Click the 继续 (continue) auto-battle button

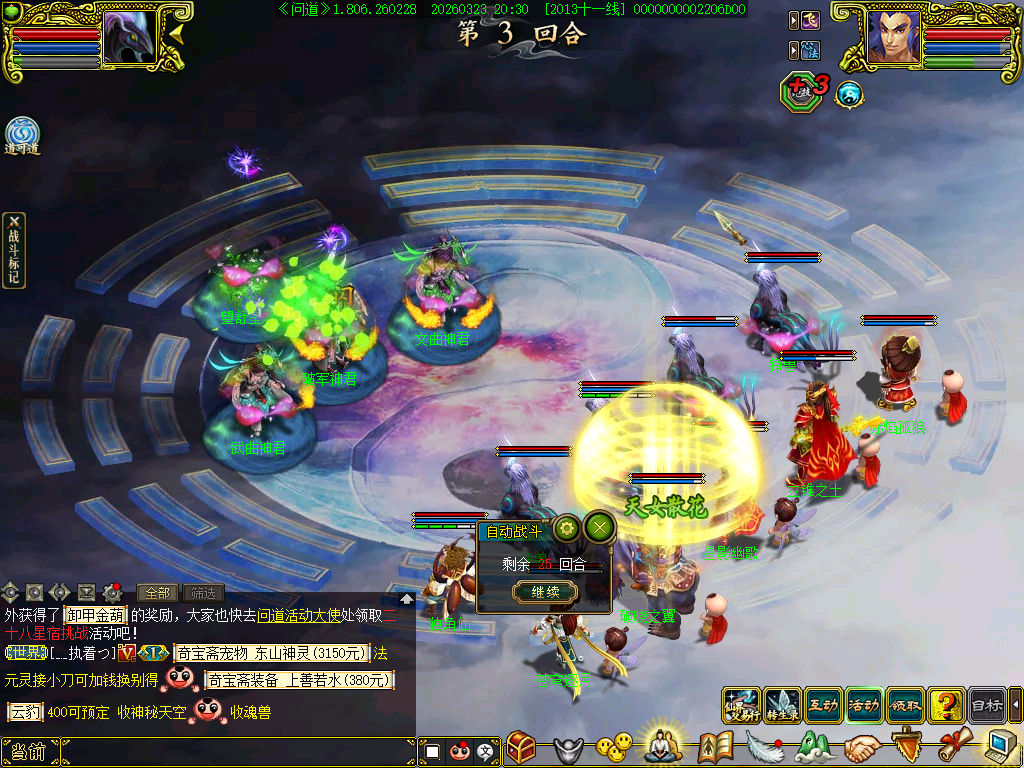(545, 592)
